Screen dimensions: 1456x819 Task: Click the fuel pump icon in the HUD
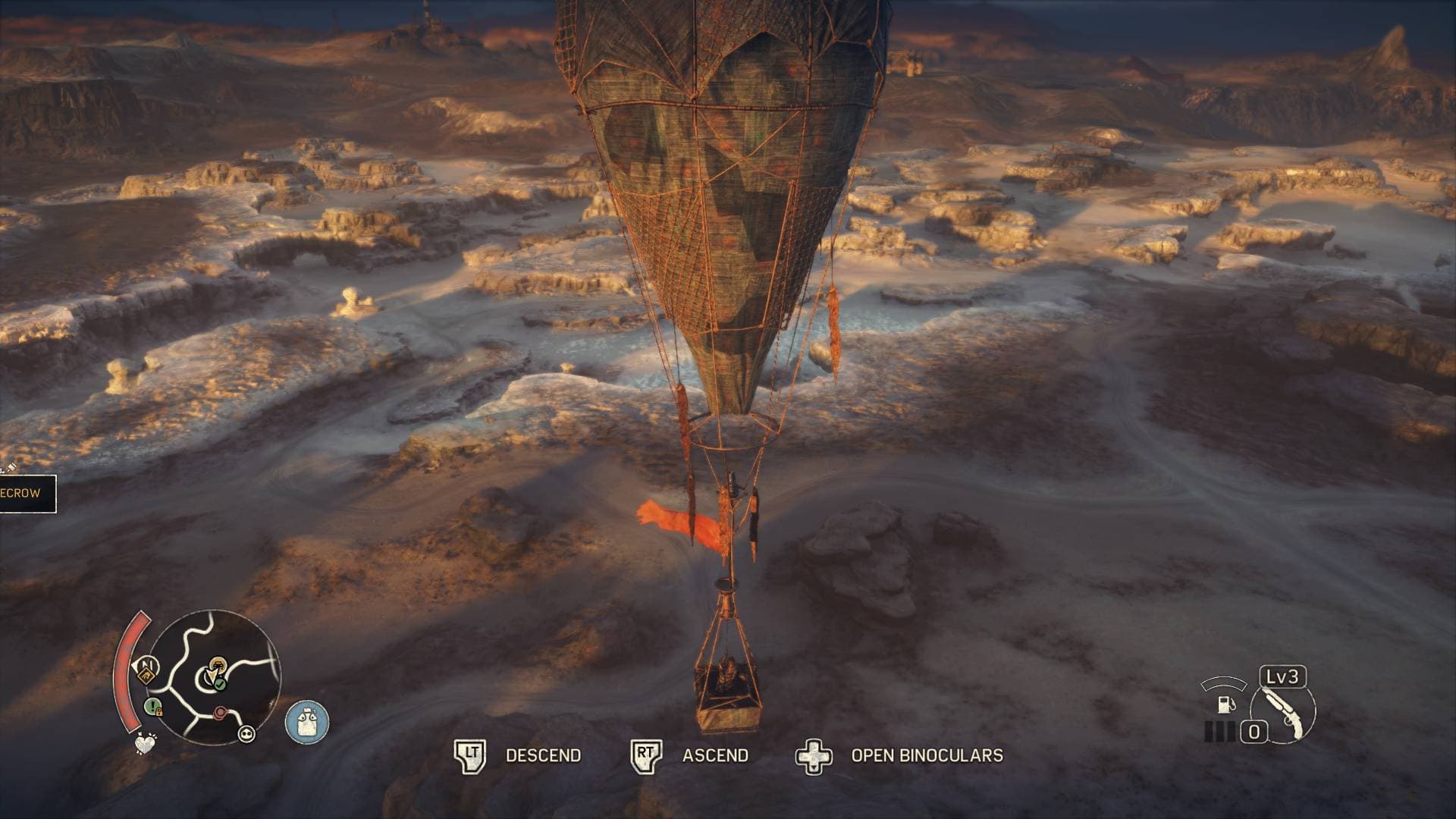click(1225, 705)
